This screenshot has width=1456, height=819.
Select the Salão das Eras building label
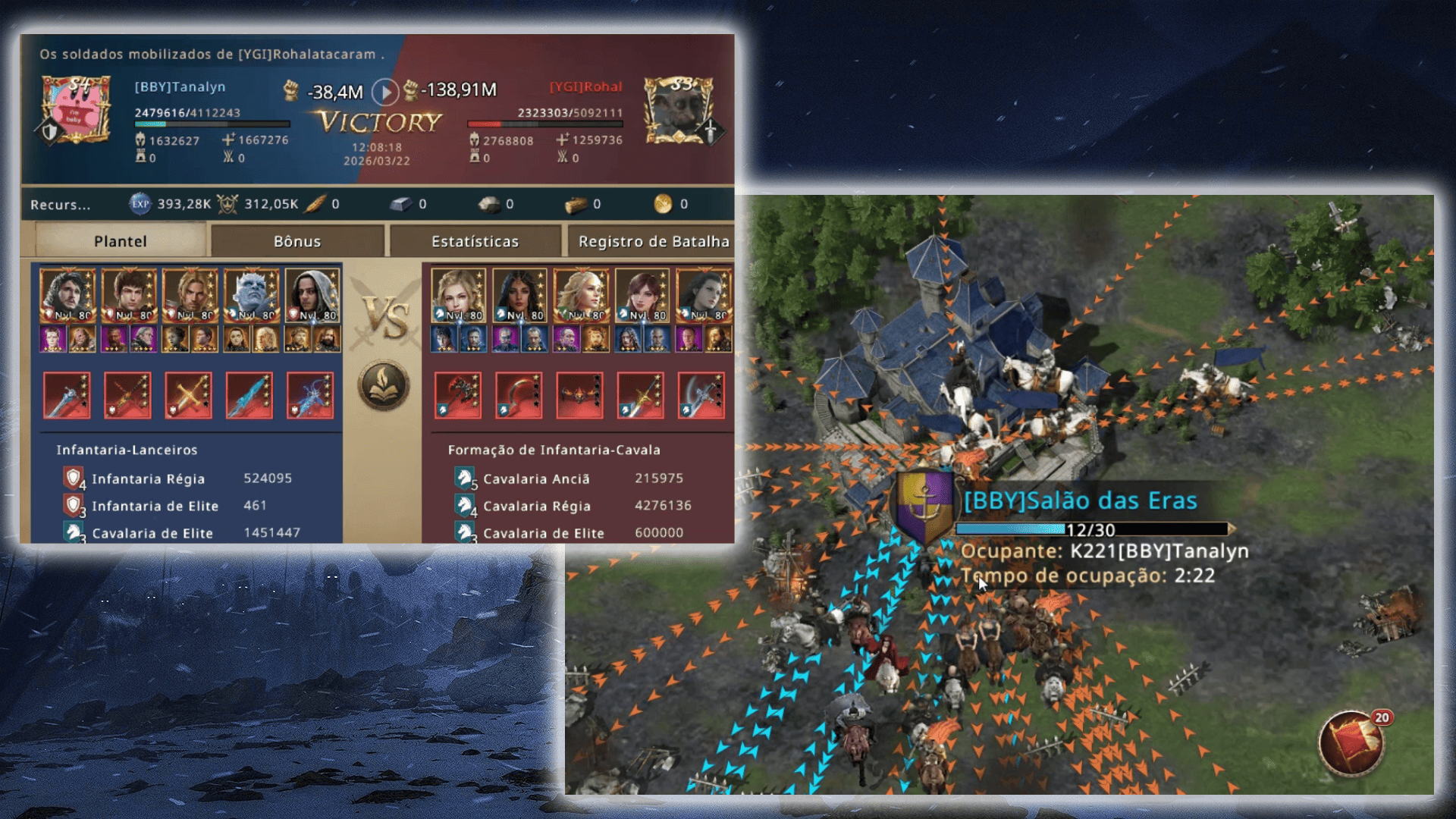[1080, 500]
